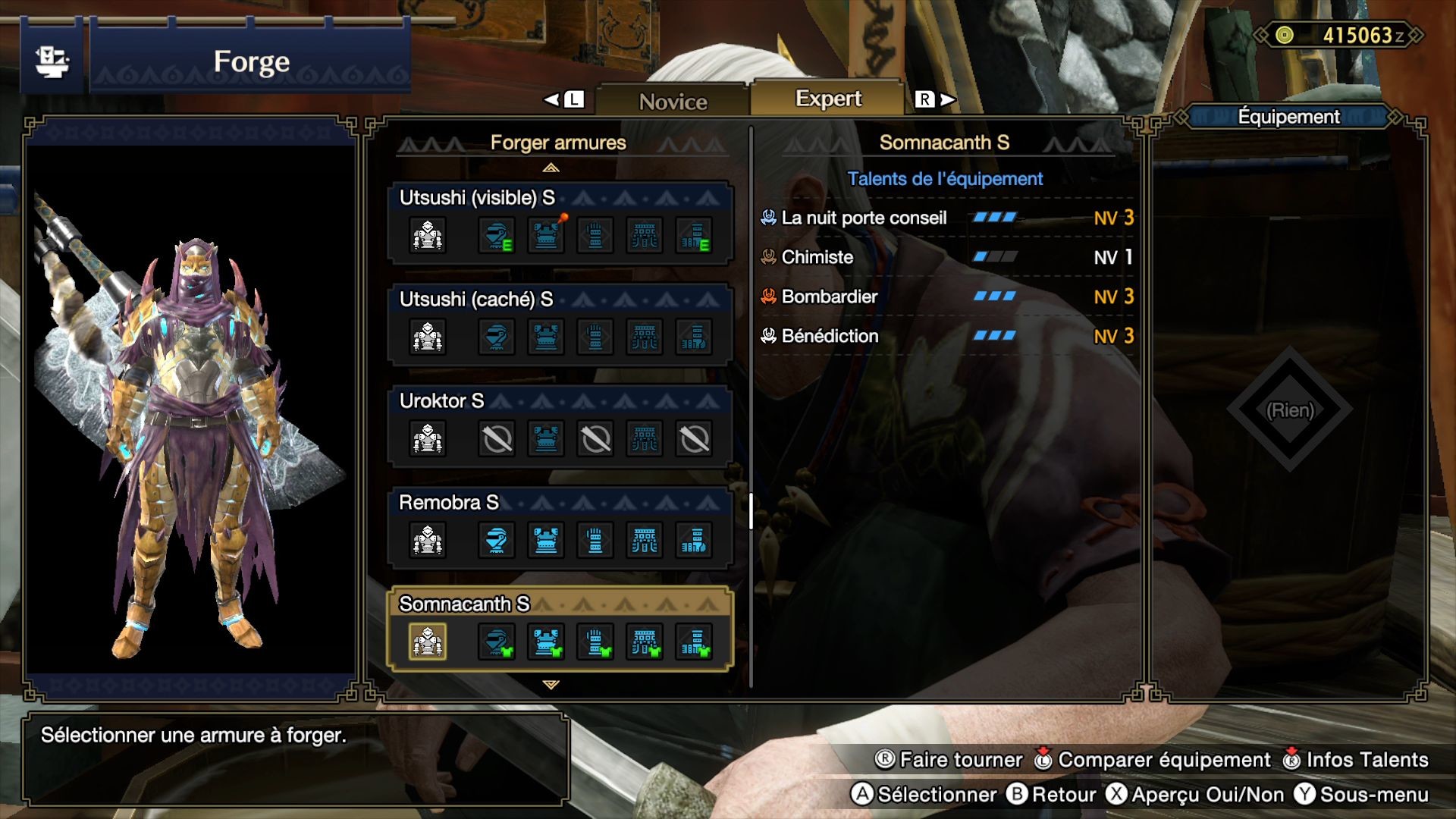The height and width of the screenshot is (819, 1456).
Task: Click the Utsushi (caché) S full set icon
Action: 427,337
